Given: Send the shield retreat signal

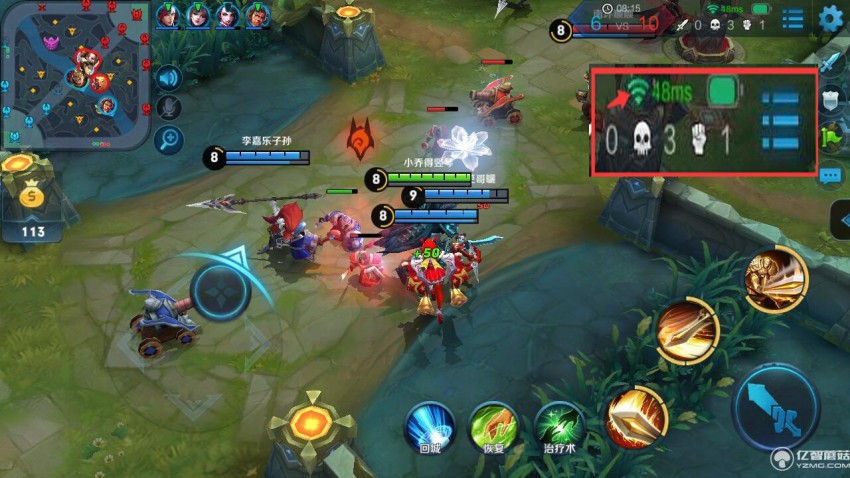Looking at the screenshot, I should [x=832, y=100].
